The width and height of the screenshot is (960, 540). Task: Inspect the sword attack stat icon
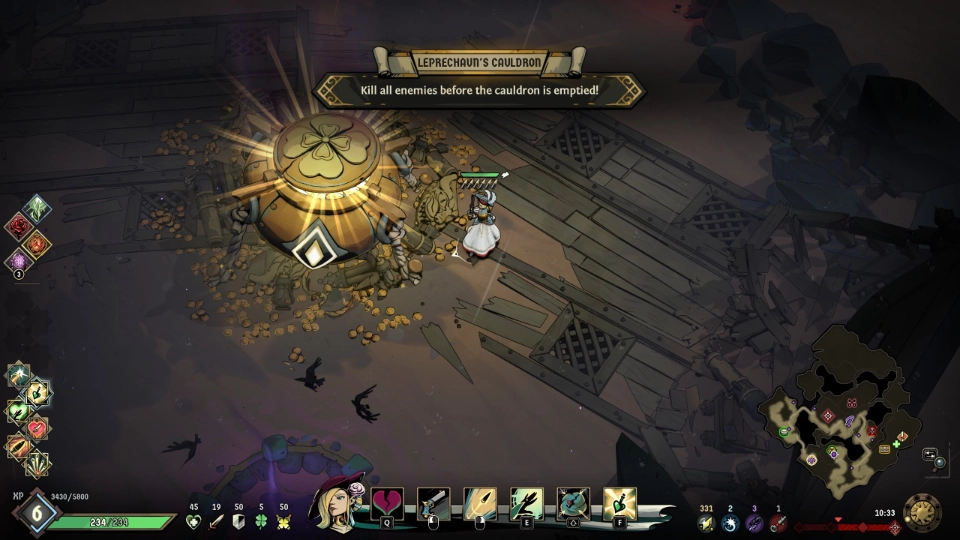[216, 522]
